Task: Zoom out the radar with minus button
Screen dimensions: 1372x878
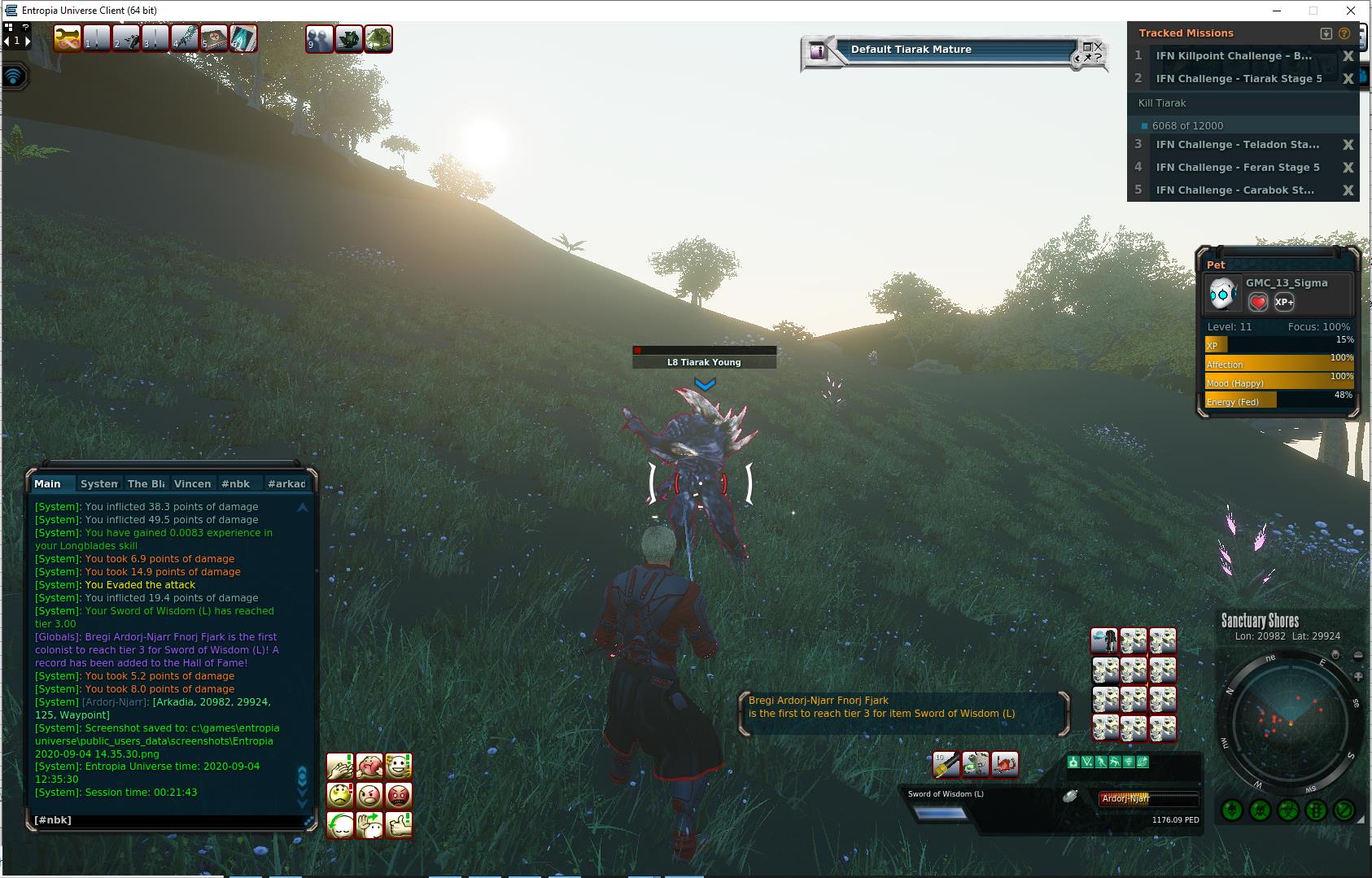Action: [1357, 655]
